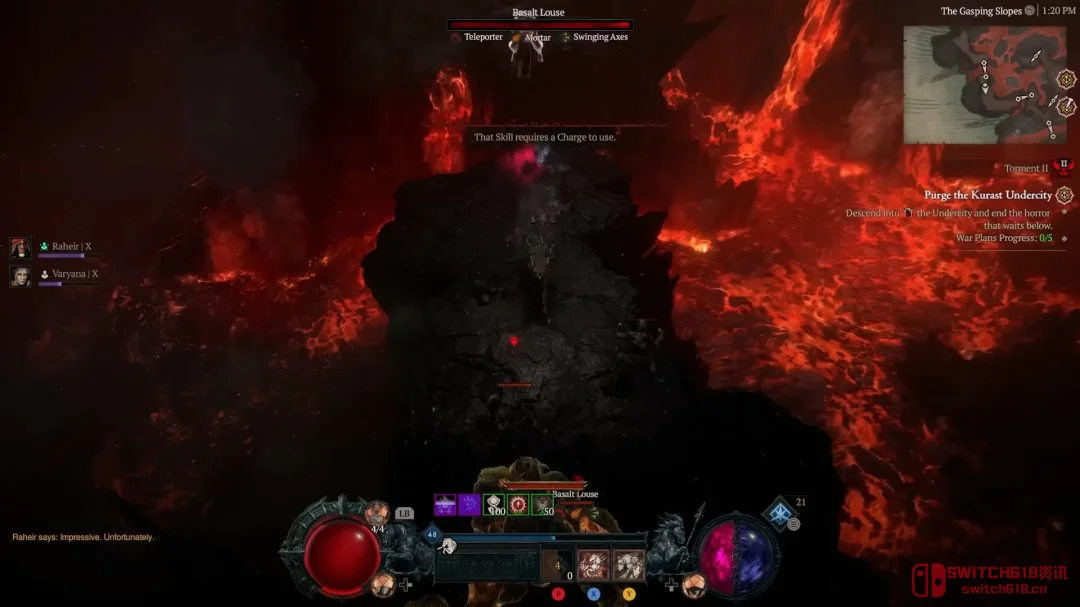Select Raheir's party portrait
This screenshot has width=1080, height=607.
20,247
